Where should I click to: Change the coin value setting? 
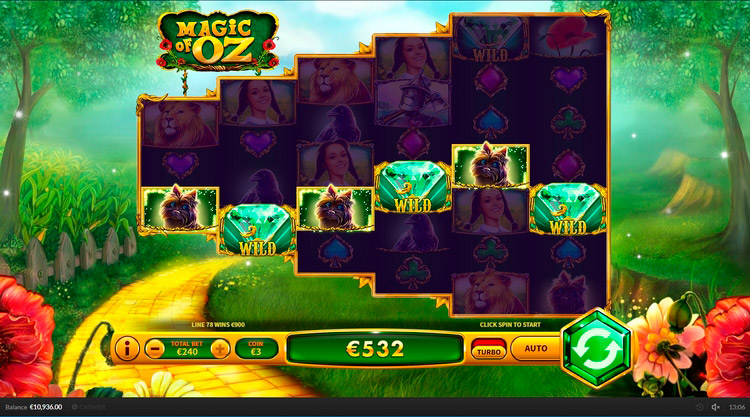(255, 349)
